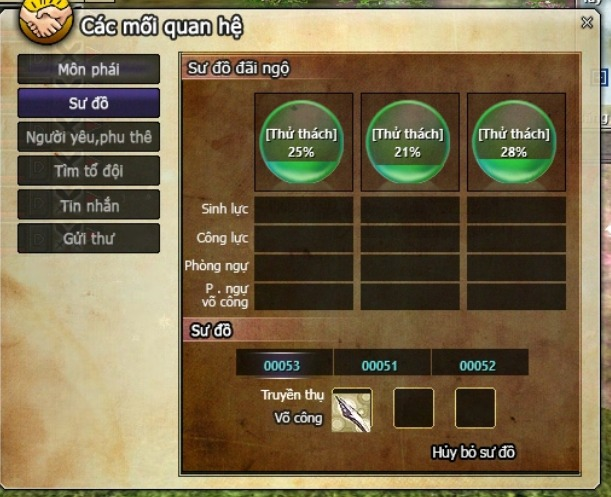Open the Gửi thư tab
The height and width of the screenshot is (497, 611).
click(x=89, y=238)
